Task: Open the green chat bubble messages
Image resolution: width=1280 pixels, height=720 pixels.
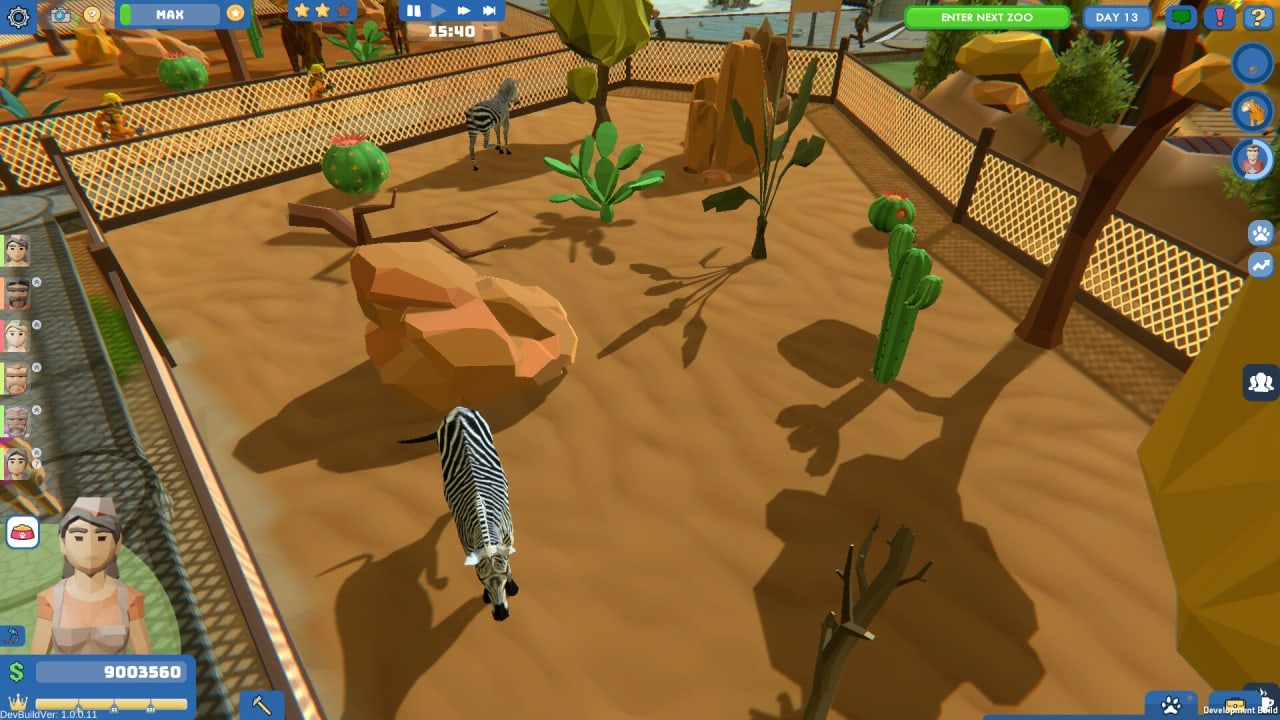Action: click(x=1181, y=17)
